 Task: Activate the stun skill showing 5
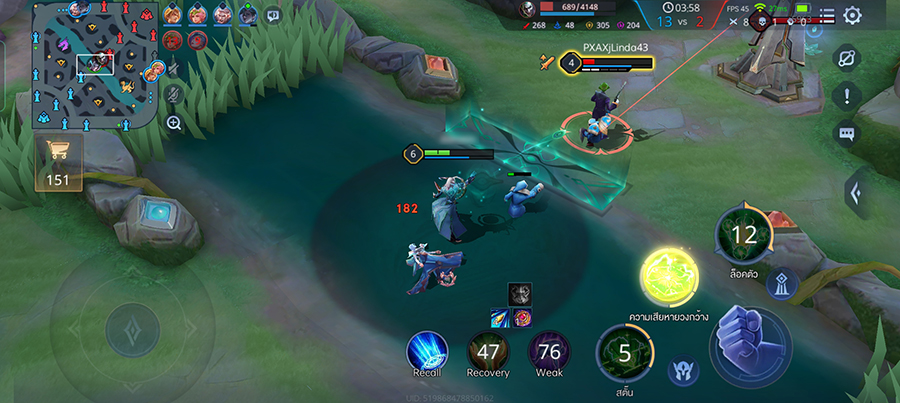(x=624, y=354)
